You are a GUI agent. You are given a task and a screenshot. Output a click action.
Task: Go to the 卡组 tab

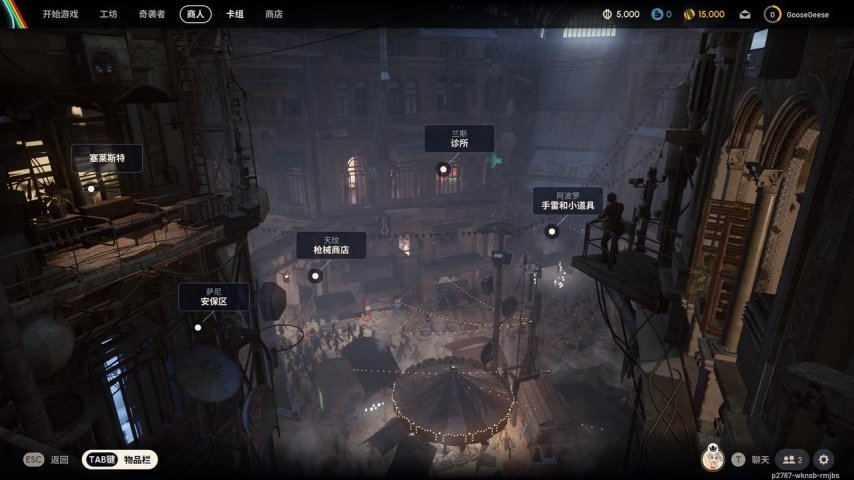[235, 15]
